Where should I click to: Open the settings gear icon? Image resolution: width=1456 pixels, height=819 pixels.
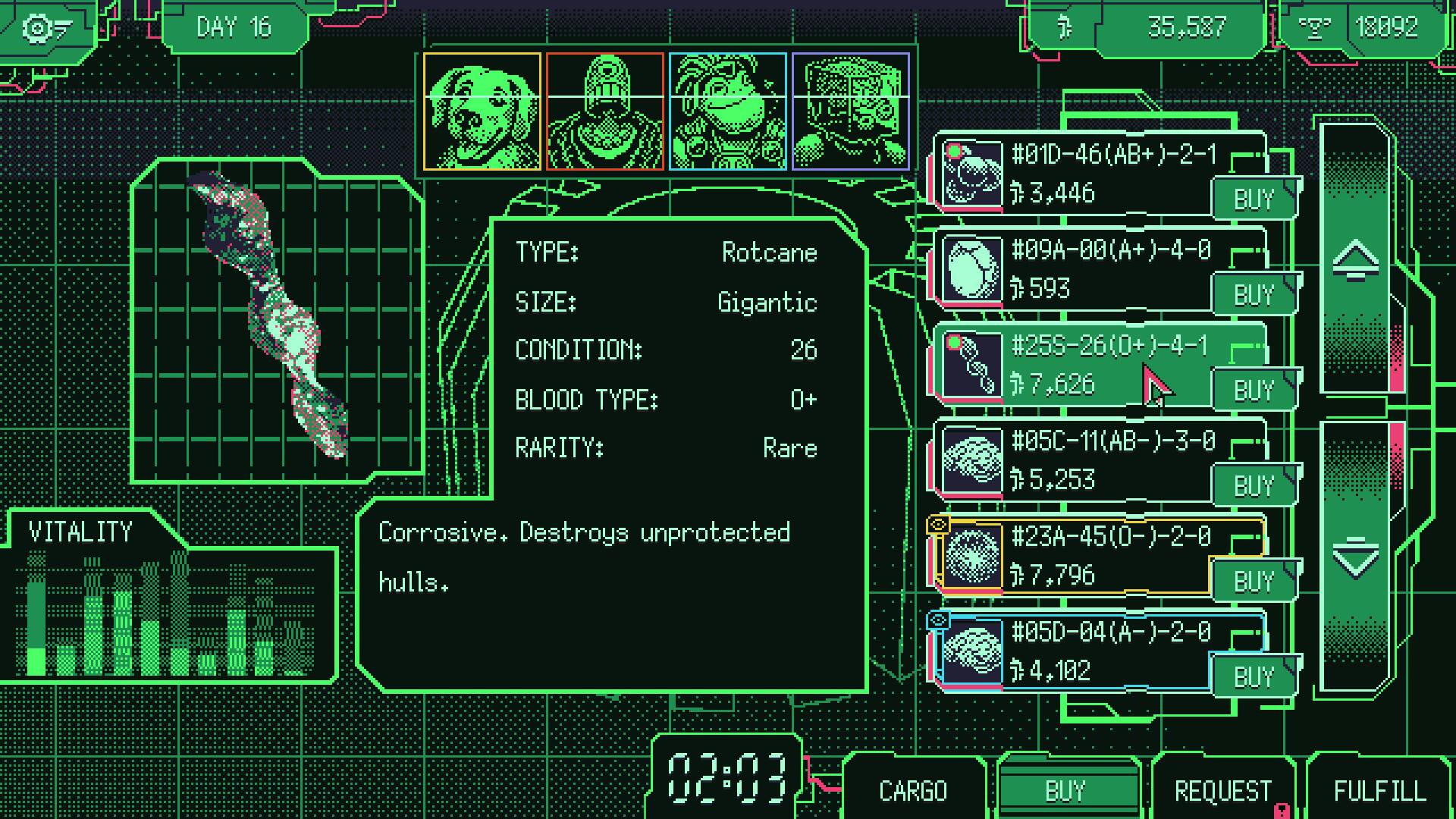pos(36,27)
